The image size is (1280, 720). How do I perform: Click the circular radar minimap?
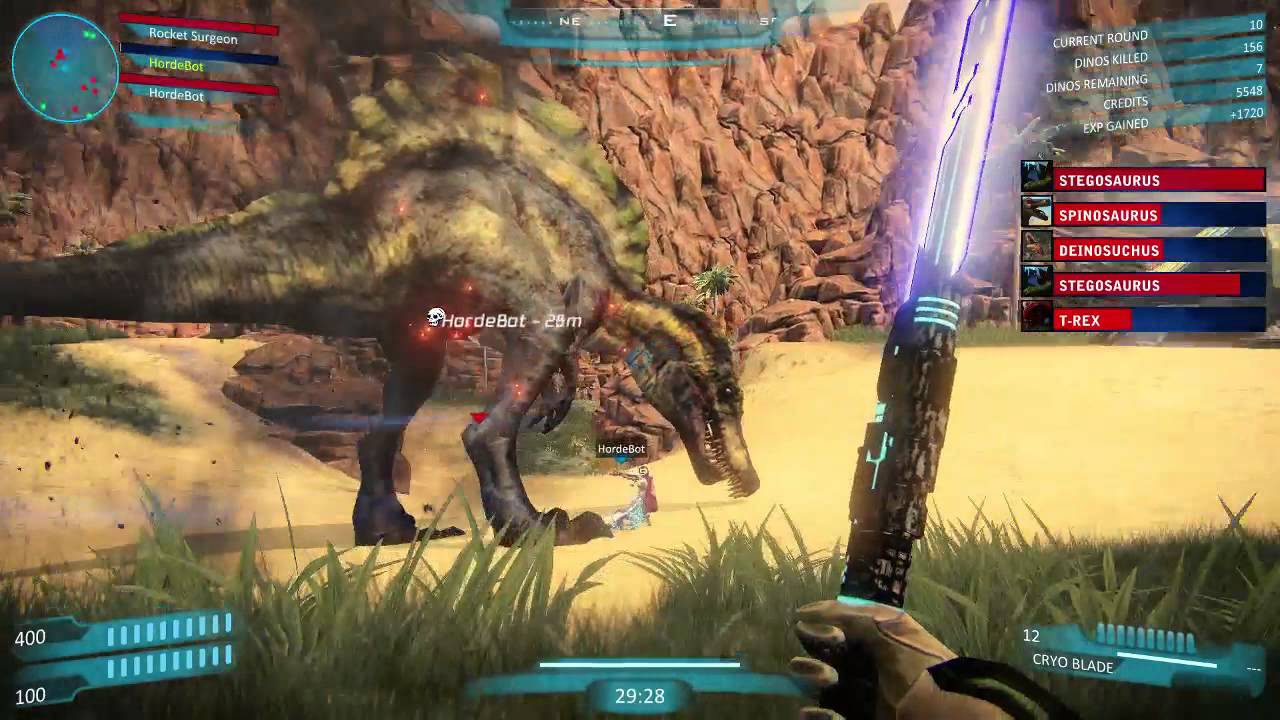tap(65, 68)
